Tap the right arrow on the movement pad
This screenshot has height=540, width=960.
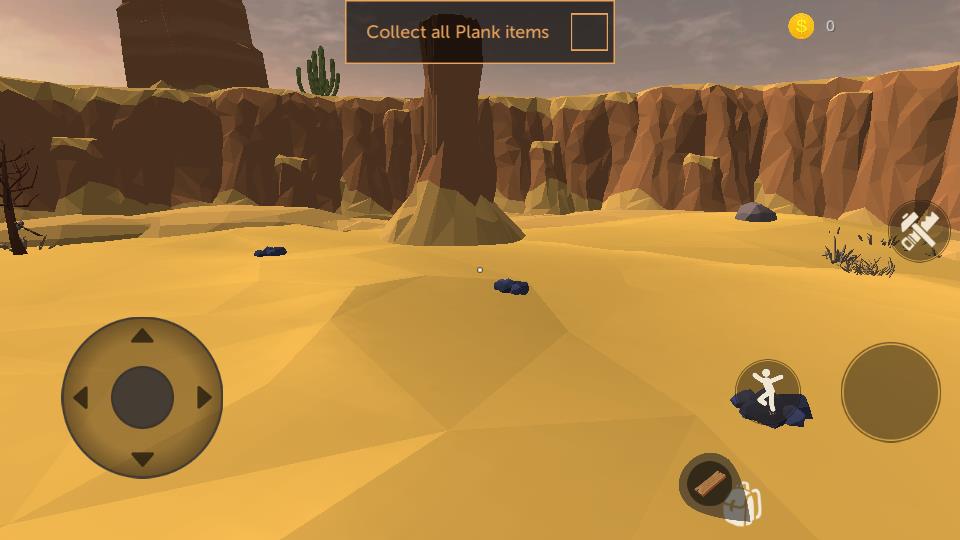[204, 398]
